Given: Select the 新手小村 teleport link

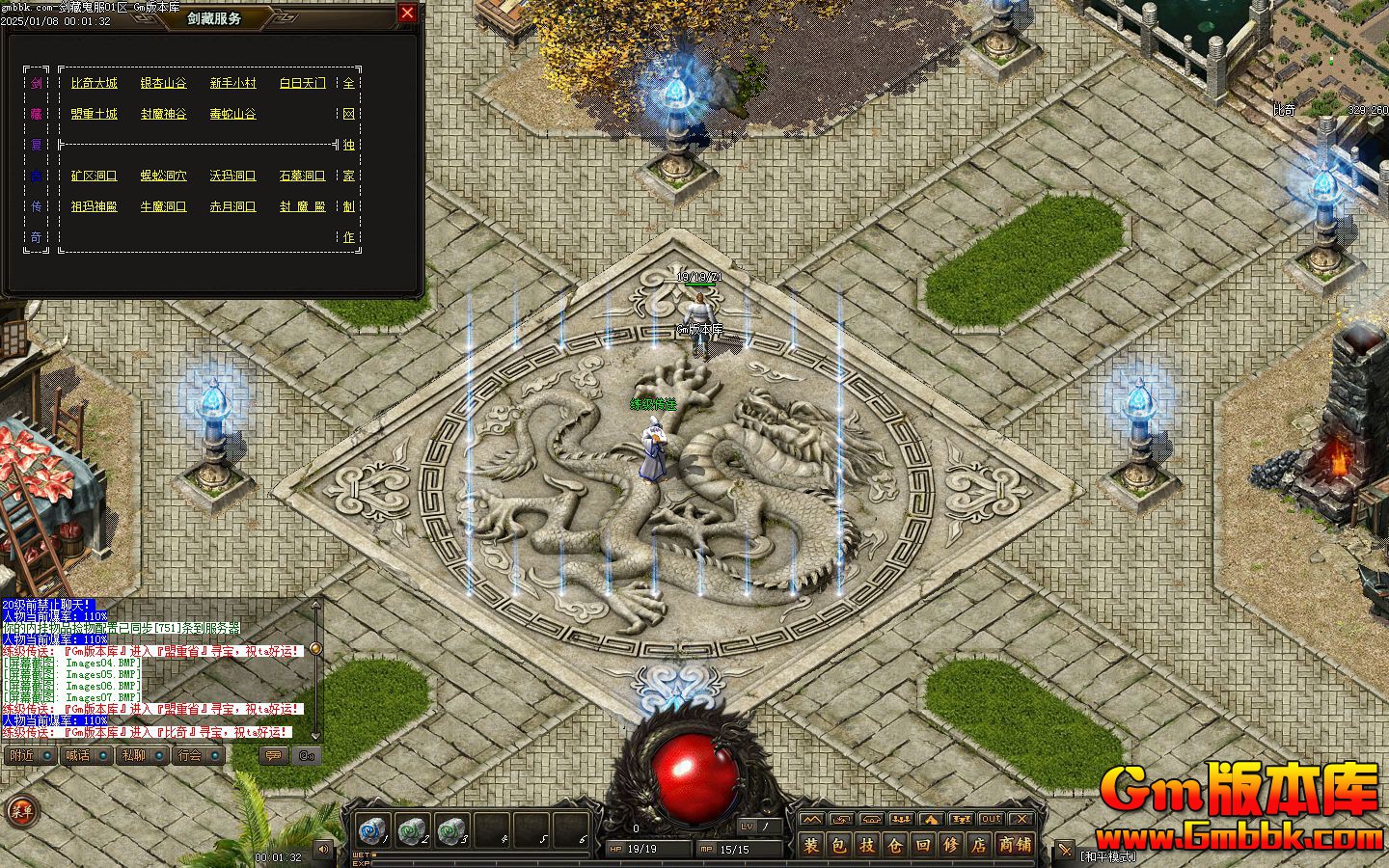Looking at the screenshot, I should click(233, 83).
